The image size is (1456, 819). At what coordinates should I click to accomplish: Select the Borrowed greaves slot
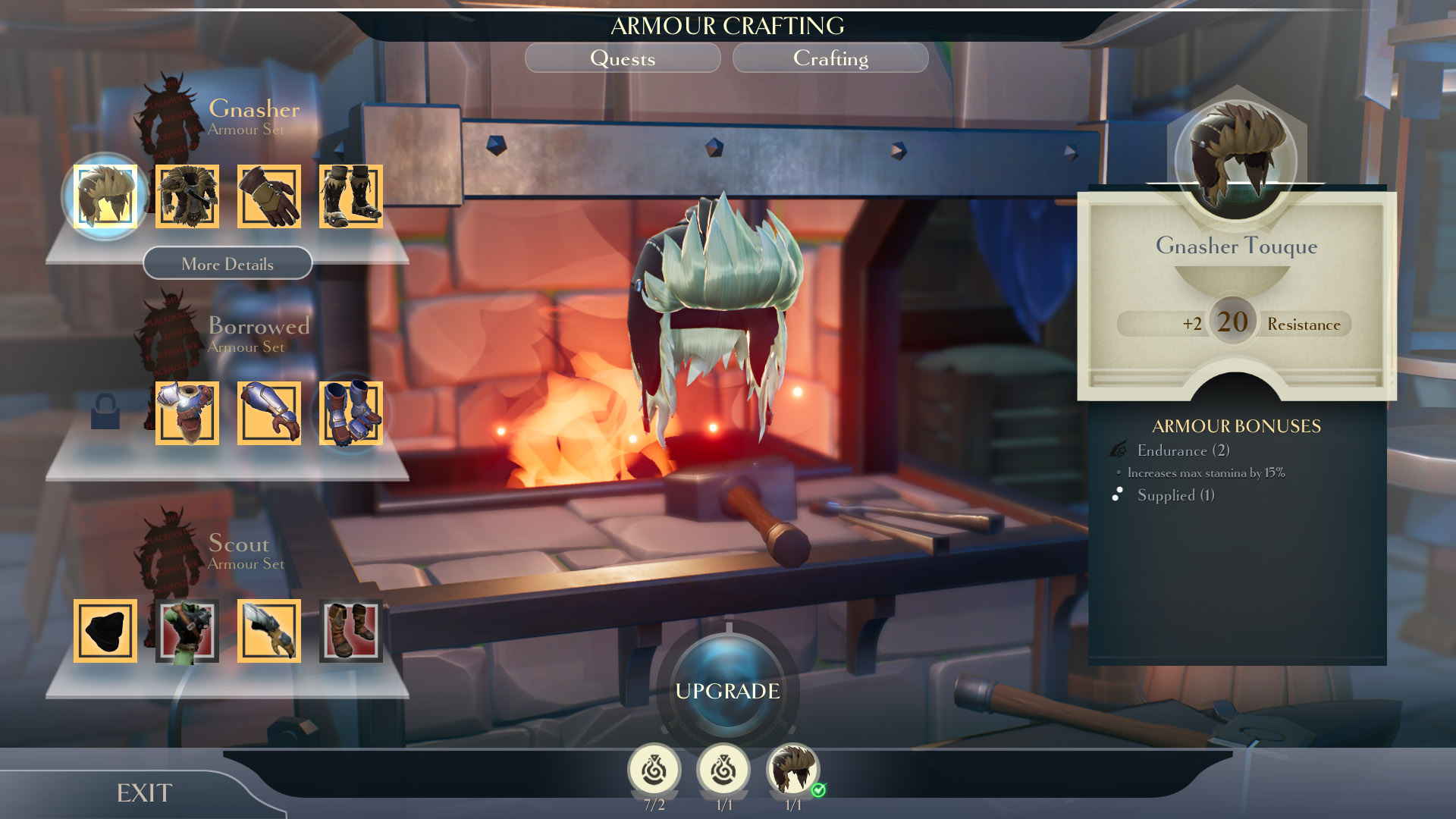point(351,413)
